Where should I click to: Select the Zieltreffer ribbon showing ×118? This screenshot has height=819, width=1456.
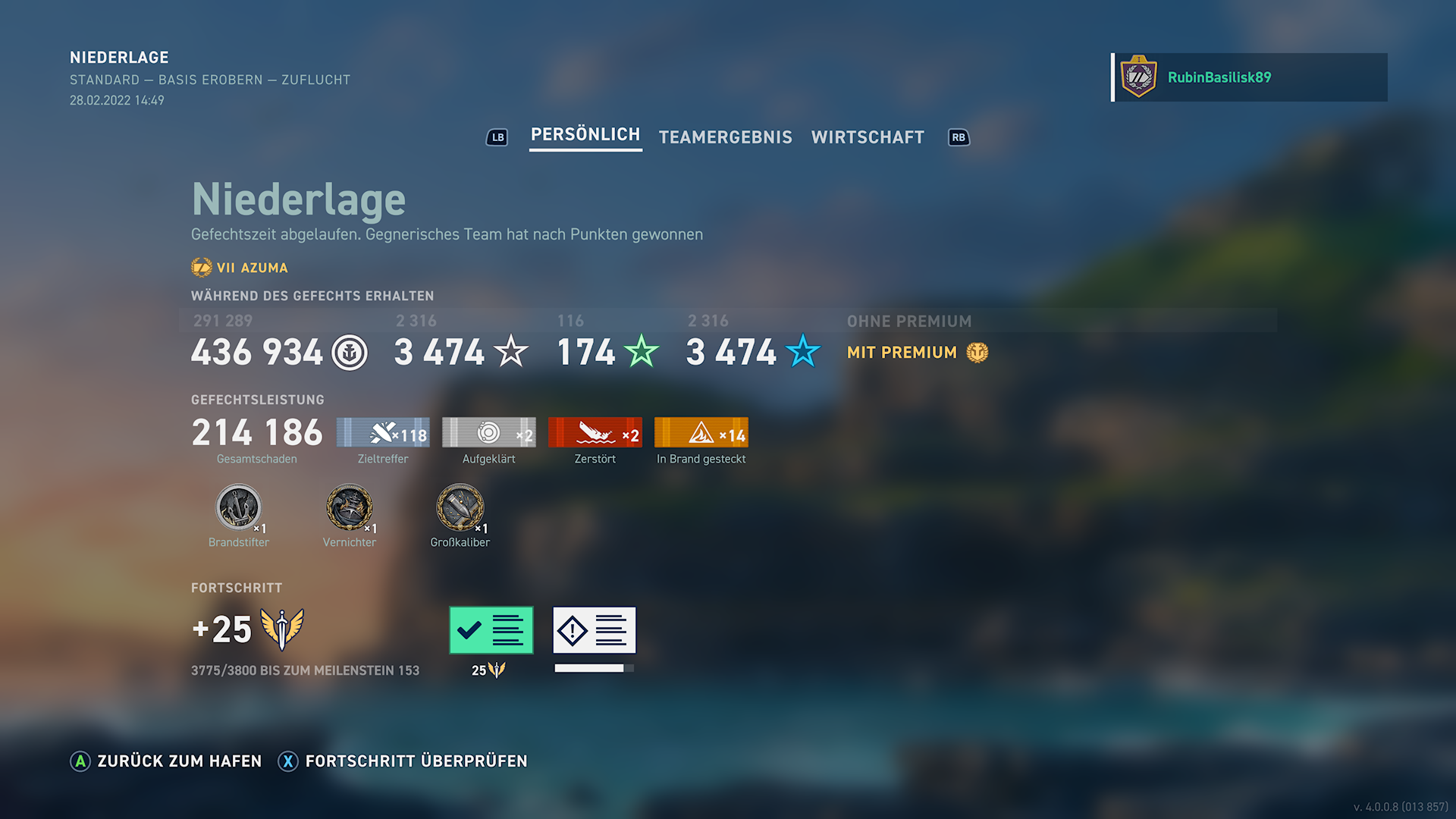click(383, 433)
